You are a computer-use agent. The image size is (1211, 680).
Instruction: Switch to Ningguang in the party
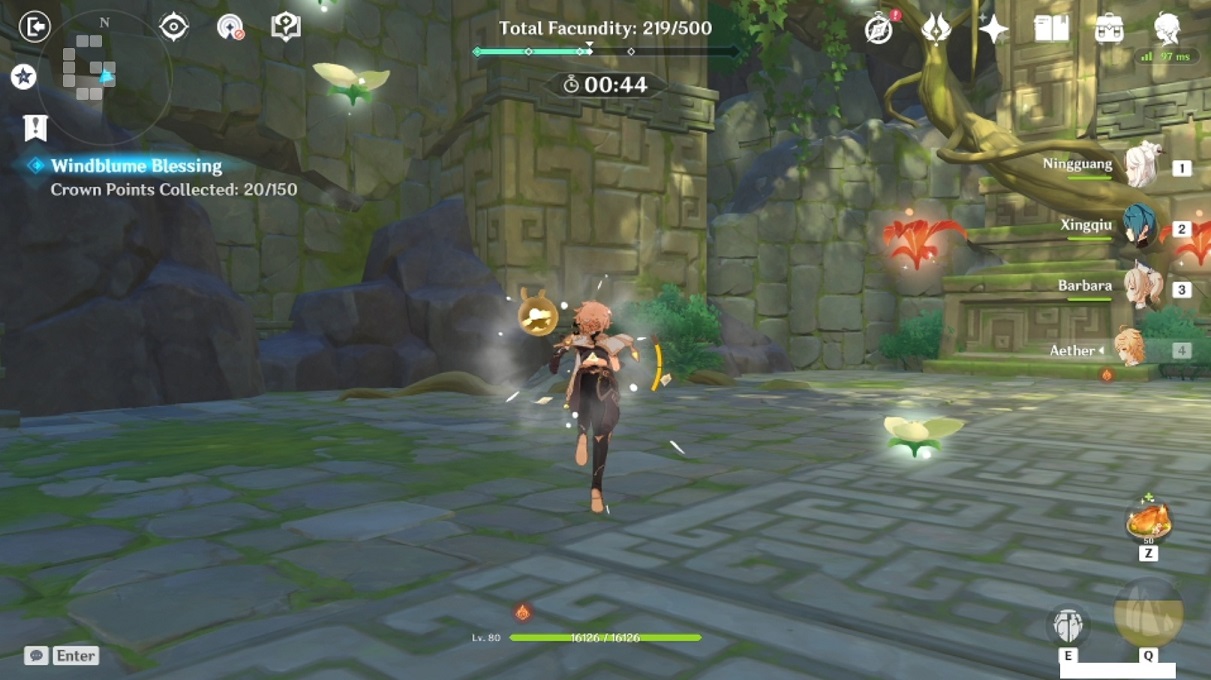pos(1140,166)
